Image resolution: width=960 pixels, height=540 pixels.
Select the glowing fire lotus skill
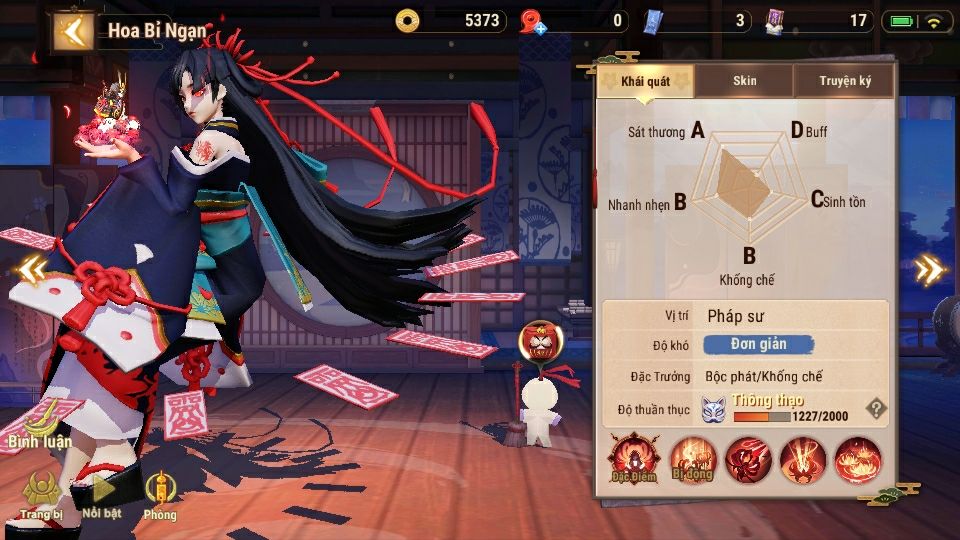pyautogui.click(x=857, y=461)
